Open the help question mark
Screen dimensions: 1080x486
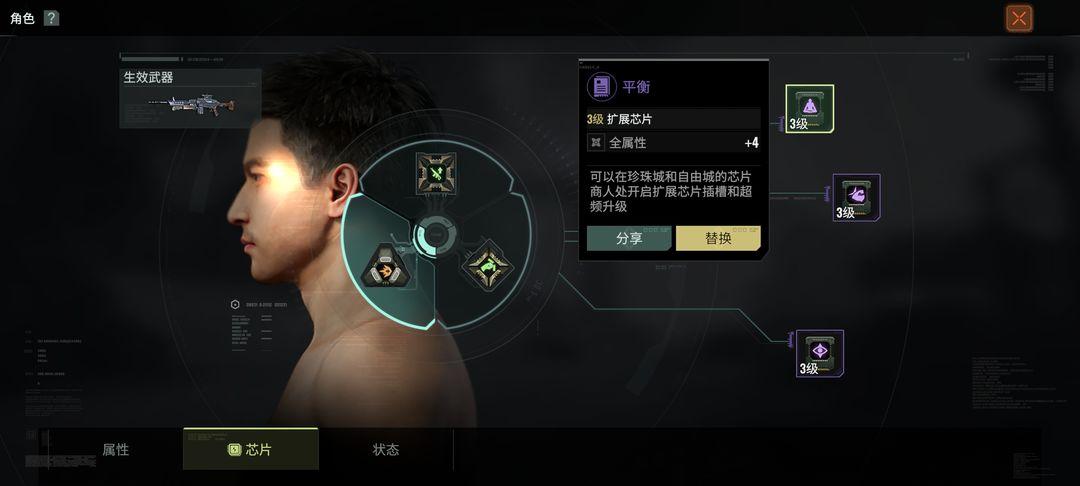(51, 18)
